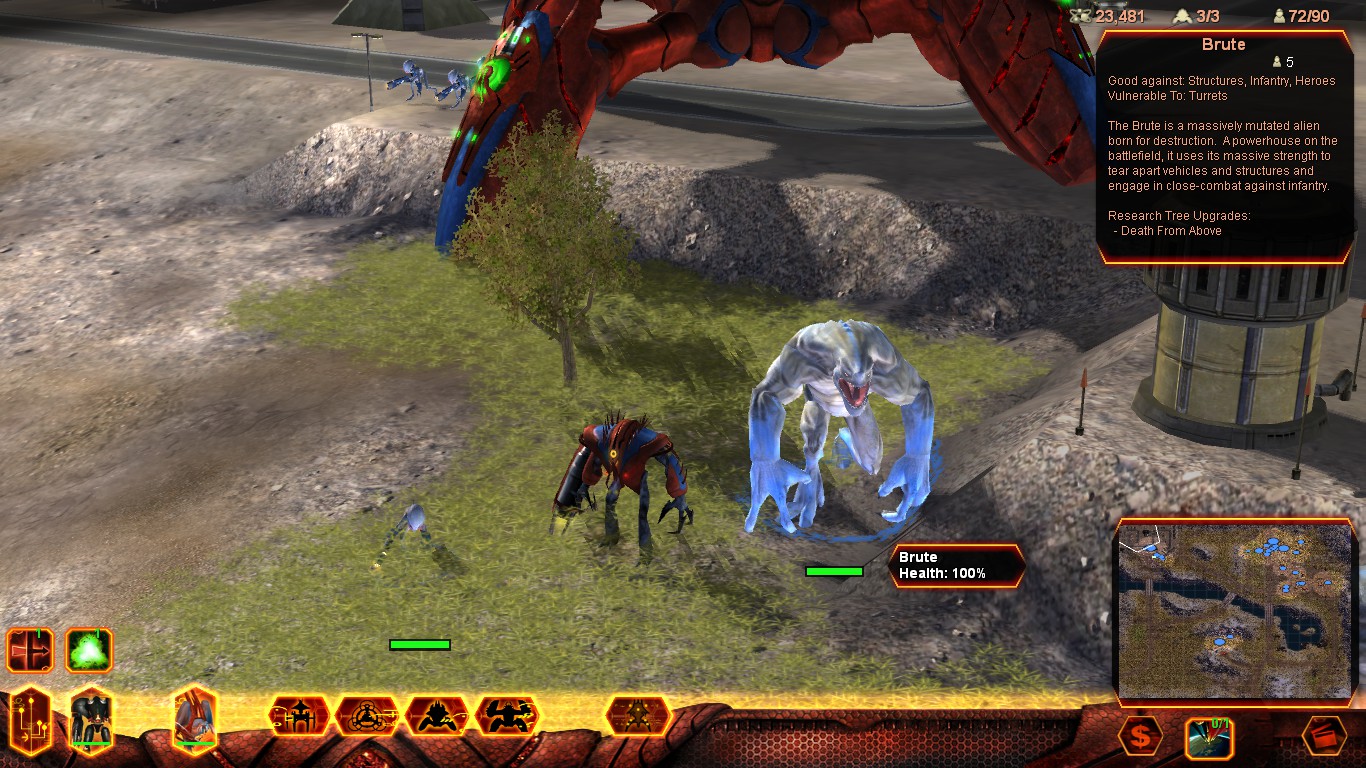The height and width of the screenshot is (768, 1366).
Task: Choose the saucer-shaped structure build icon
Action: [300, 716]
